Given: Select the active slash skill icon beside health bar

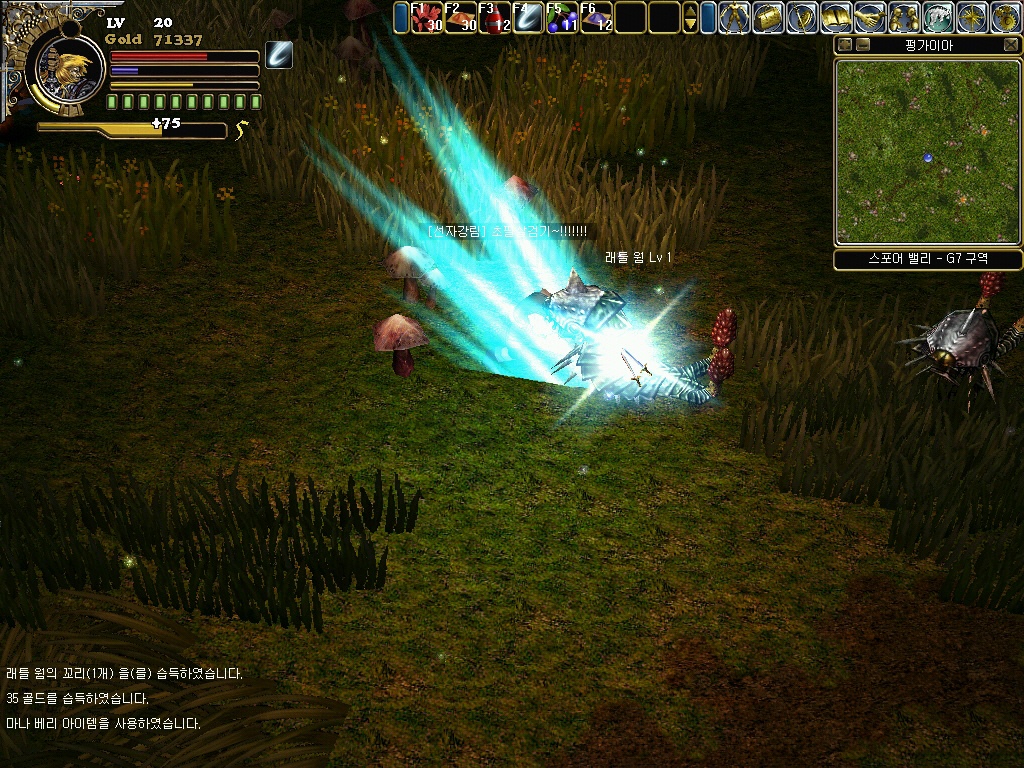Looking at the screenshot, I should (x=279, y=56).
